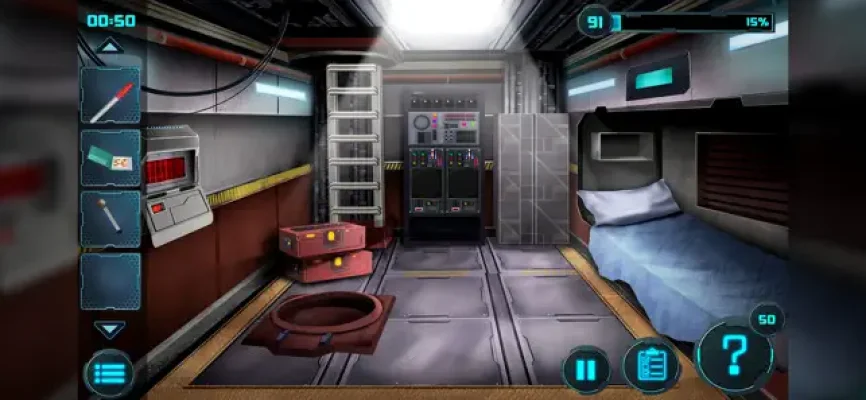Use the question mark hint button
The image size is (866, 400).
click(x=734, y=357)
